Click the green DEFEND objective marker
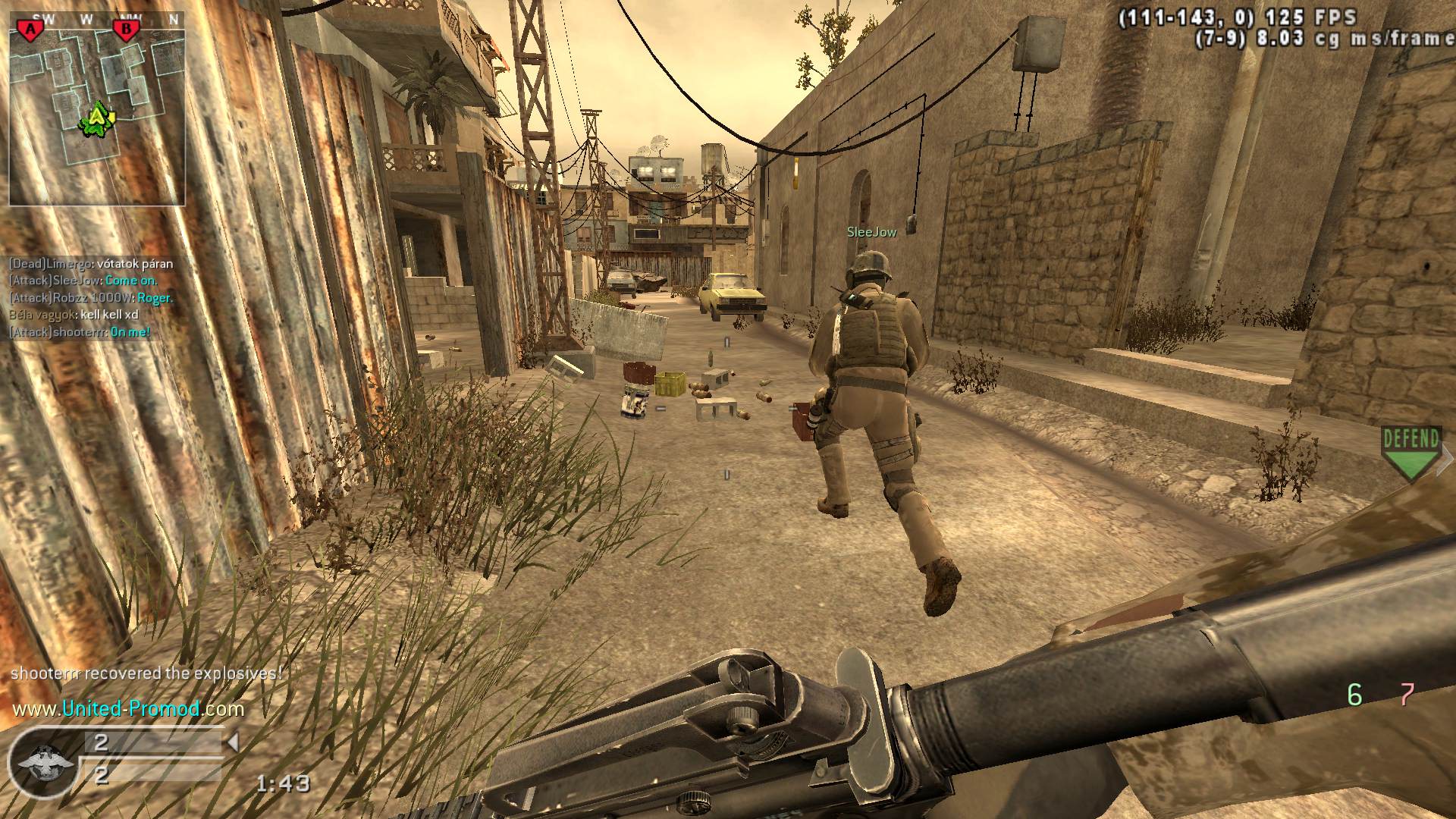Image resolution: width=1456 pixels, height=819 pixels. 1410,452
